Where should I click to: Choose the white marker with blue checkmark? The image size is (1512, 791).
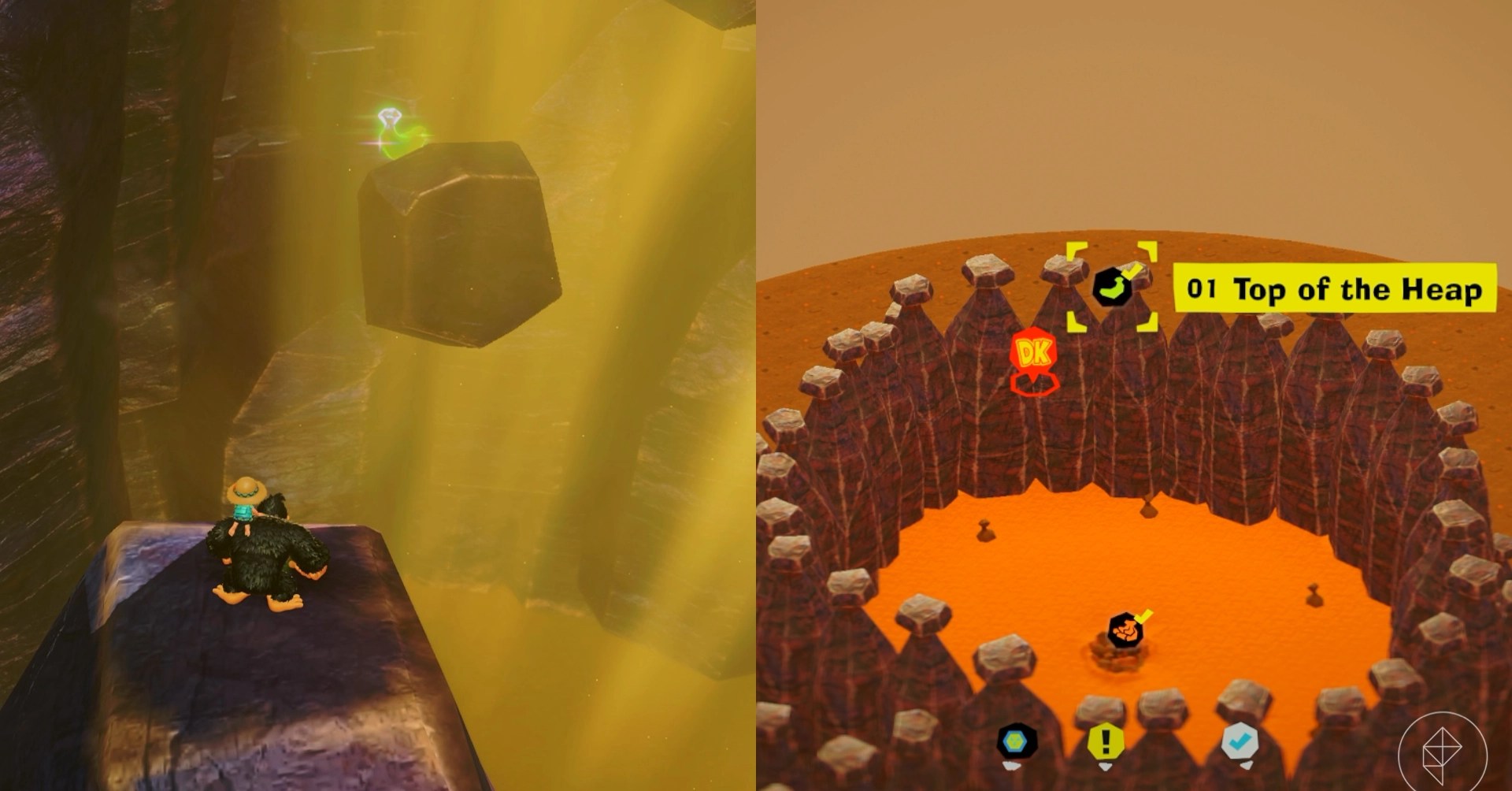(1239, 741)
